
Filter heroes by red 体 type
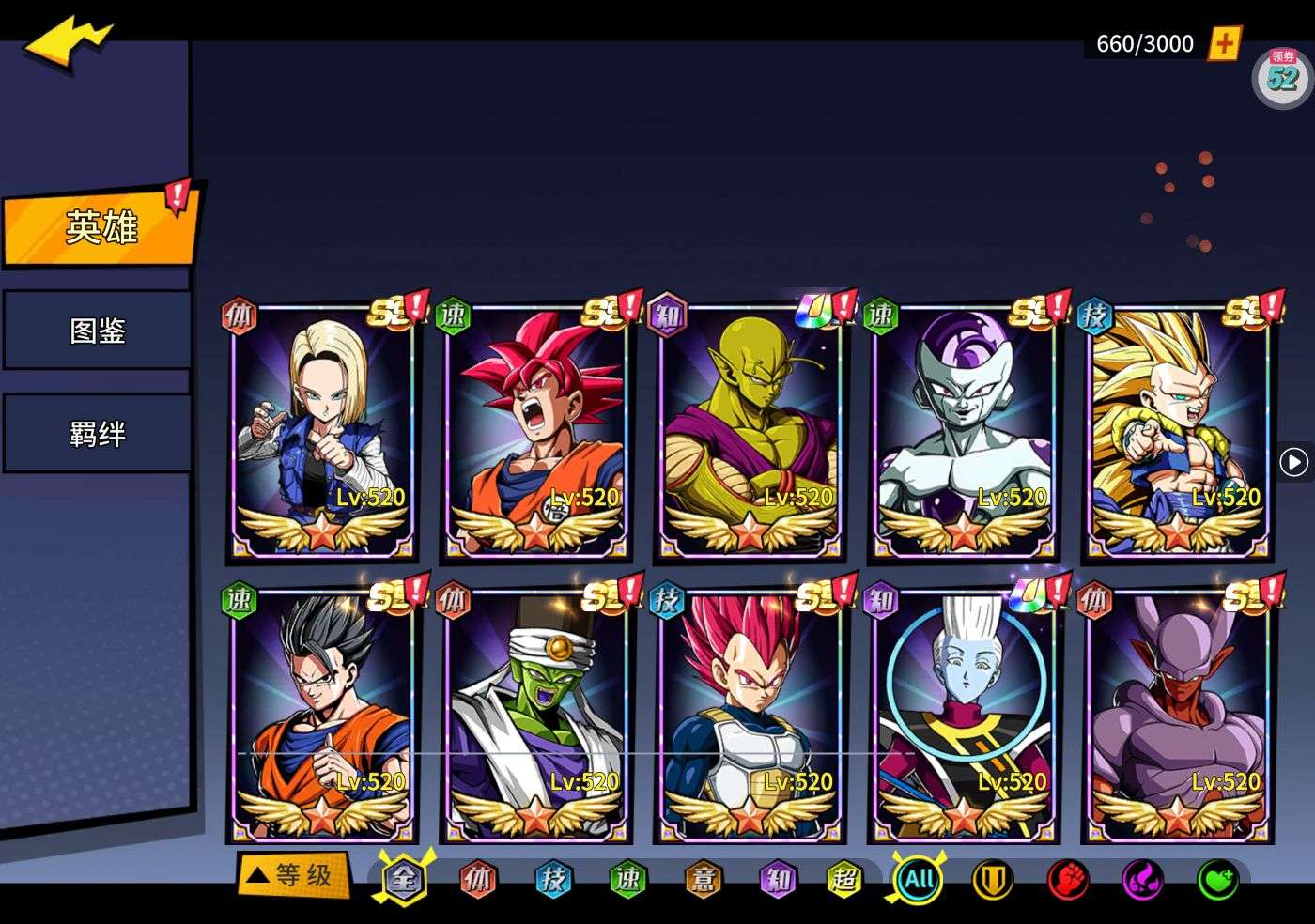(478, 880)
